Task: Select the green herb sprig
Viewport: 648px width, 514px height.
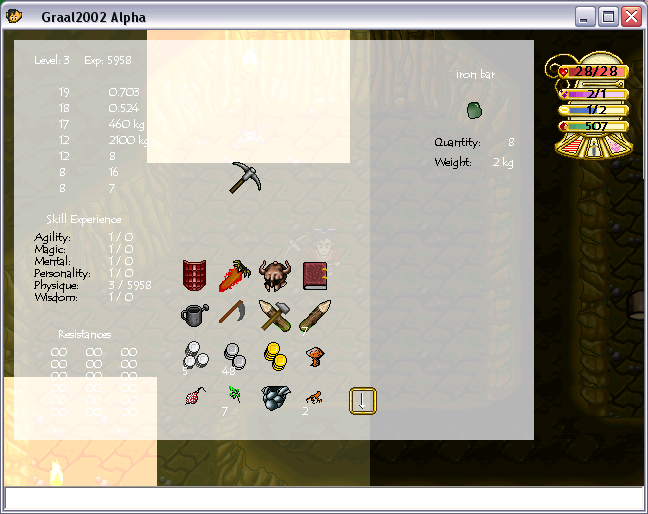Action: click(233, 397)
